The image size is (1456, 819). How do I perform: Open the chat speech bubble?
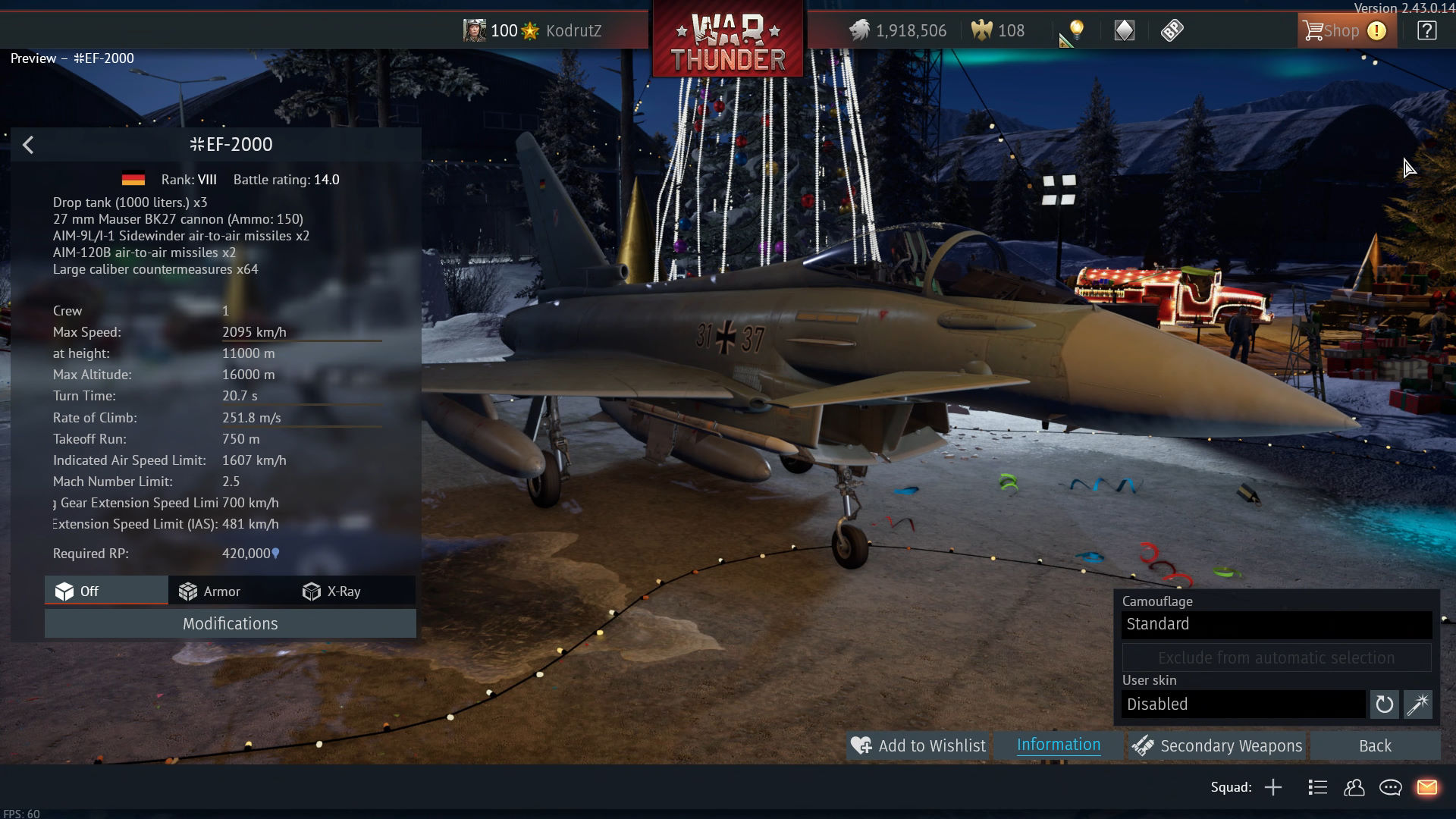pyautogui.click(x=1390, y=787)
